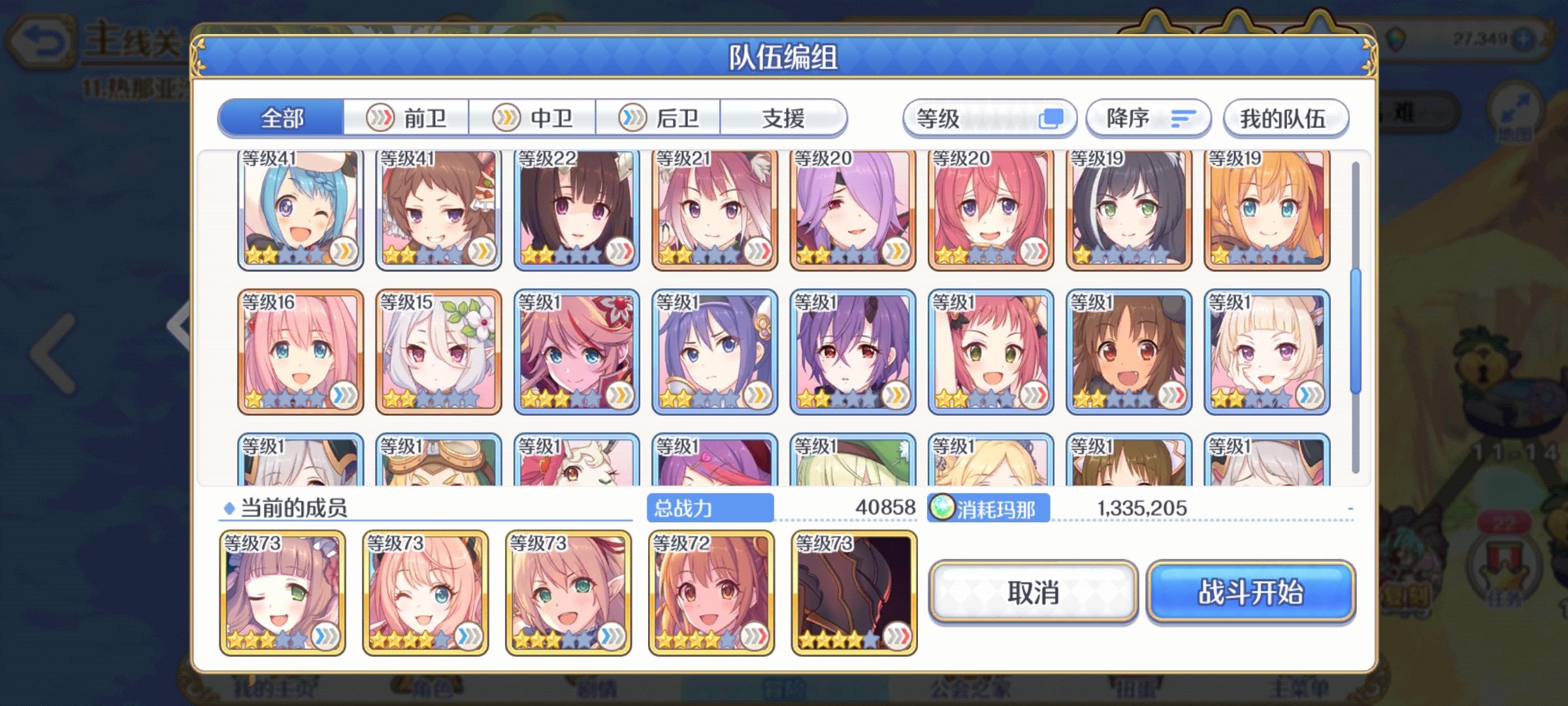Select the level 41 blue-haired character portrait

coord(297,209)
